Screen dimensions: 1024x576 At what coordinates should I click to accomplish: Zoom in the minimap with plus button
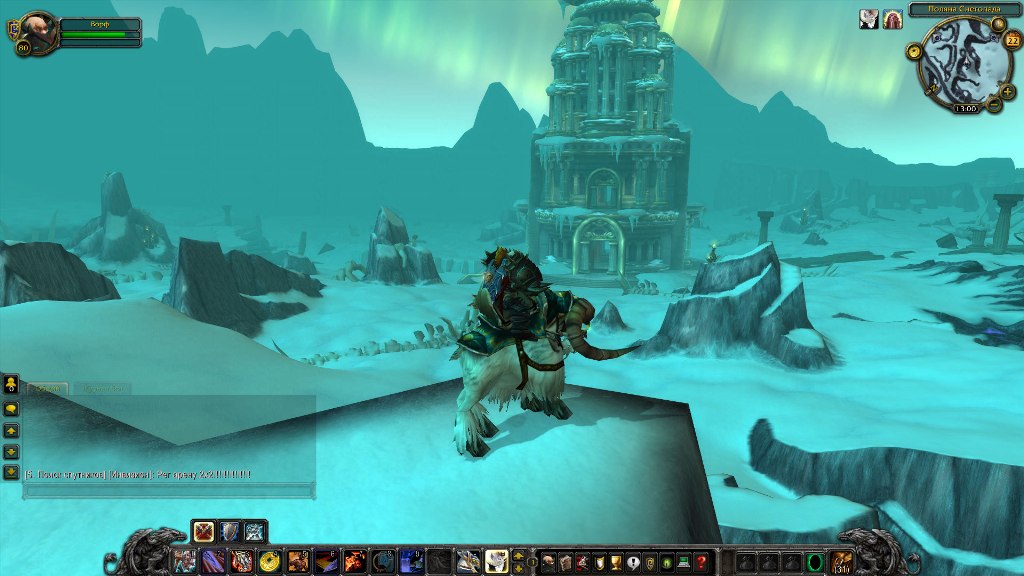[x=1007, y=92]
